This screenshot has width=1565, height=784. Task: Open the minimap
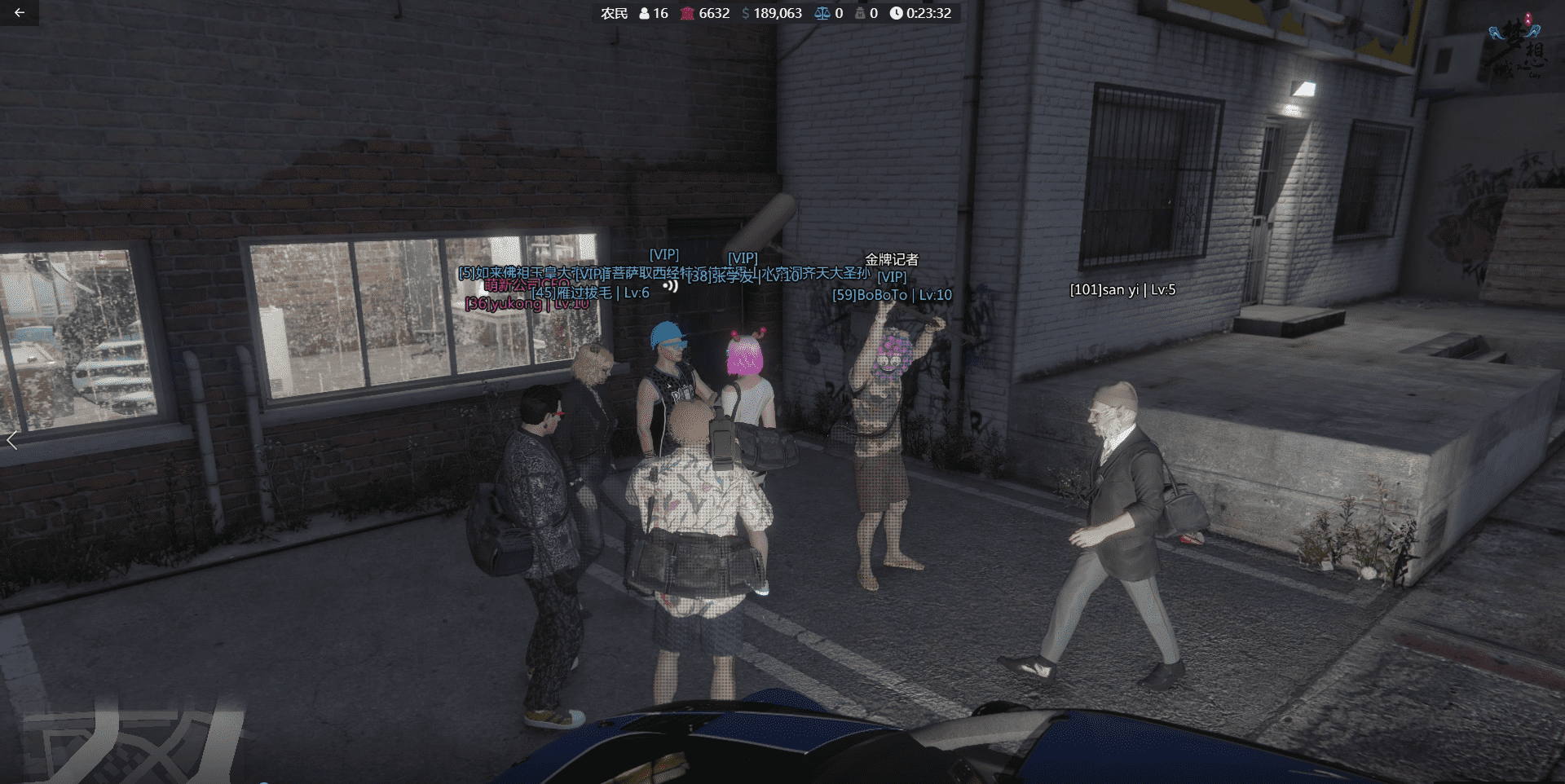click(130, 743)
